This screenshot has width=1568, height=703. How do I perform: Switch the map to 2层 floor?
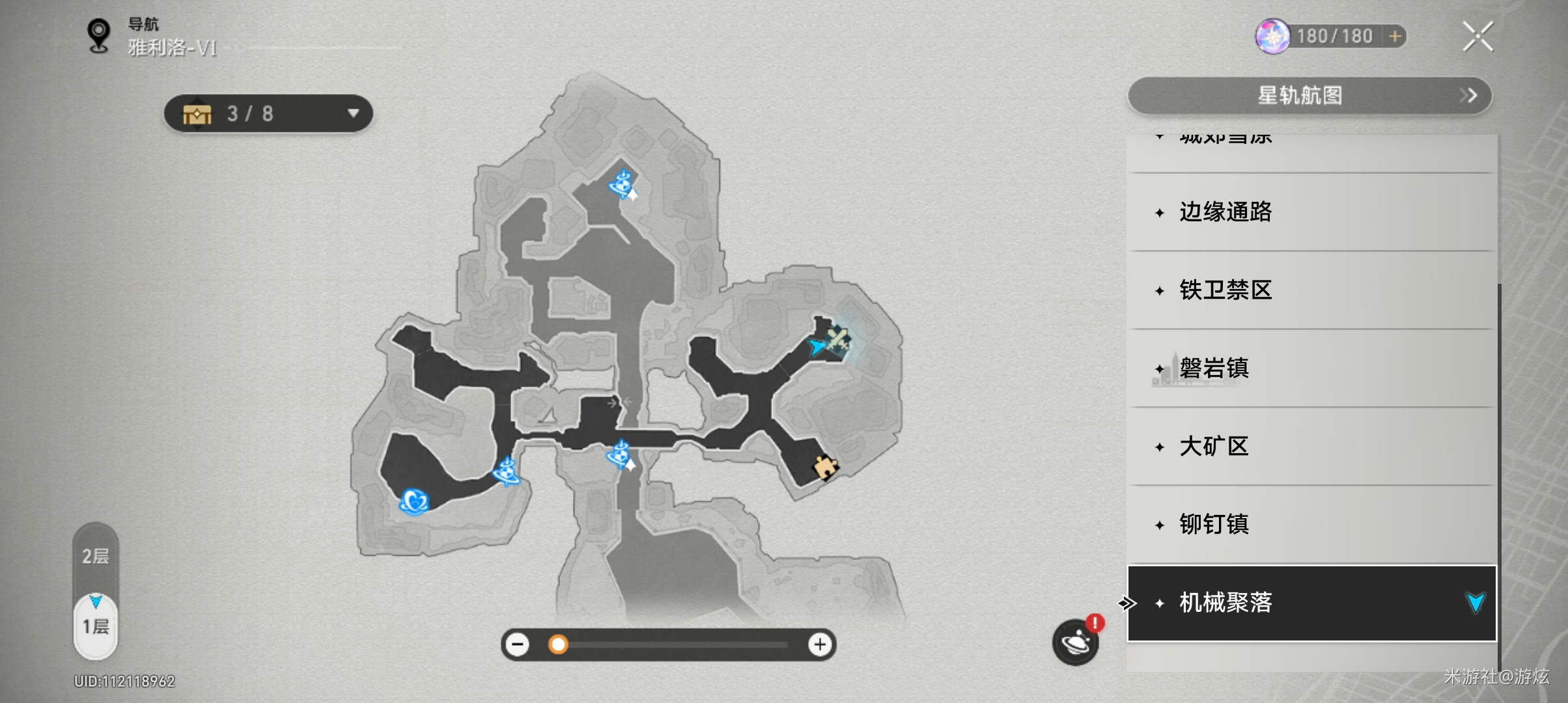[96, 557]
